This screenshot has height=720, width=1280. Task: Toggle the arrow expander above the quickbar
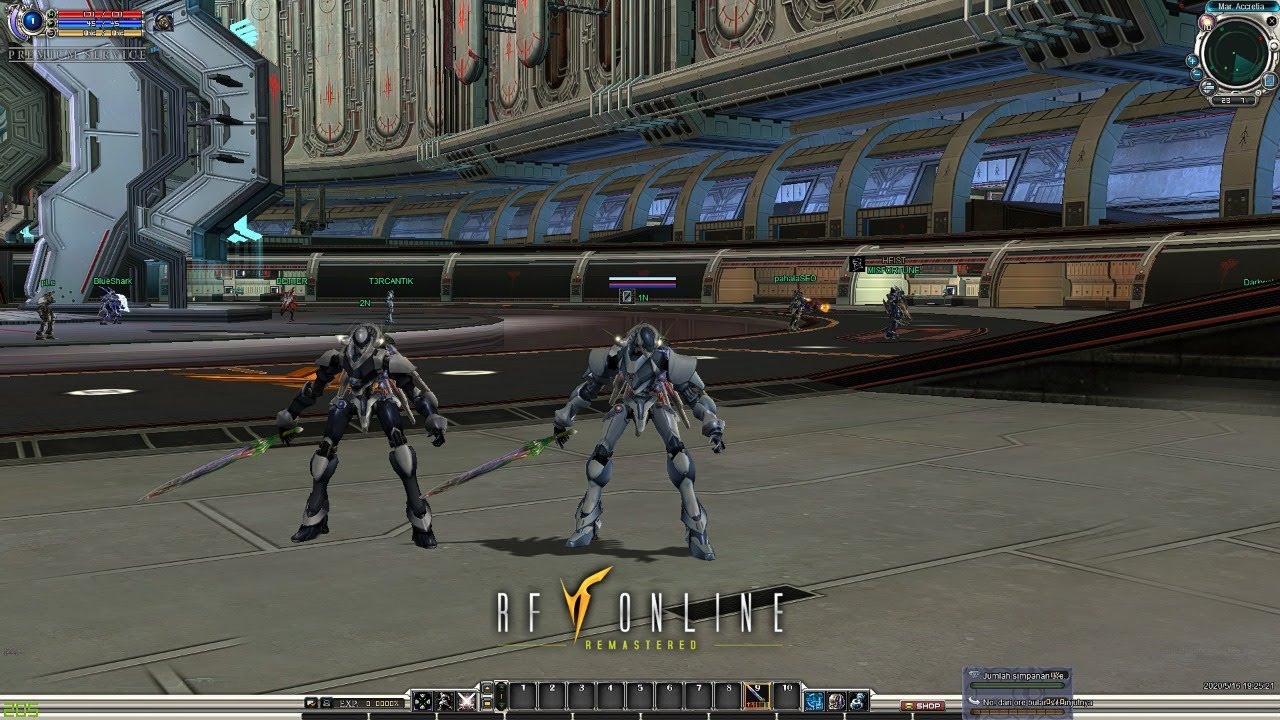pyautogui.click(x=487, y=687)
